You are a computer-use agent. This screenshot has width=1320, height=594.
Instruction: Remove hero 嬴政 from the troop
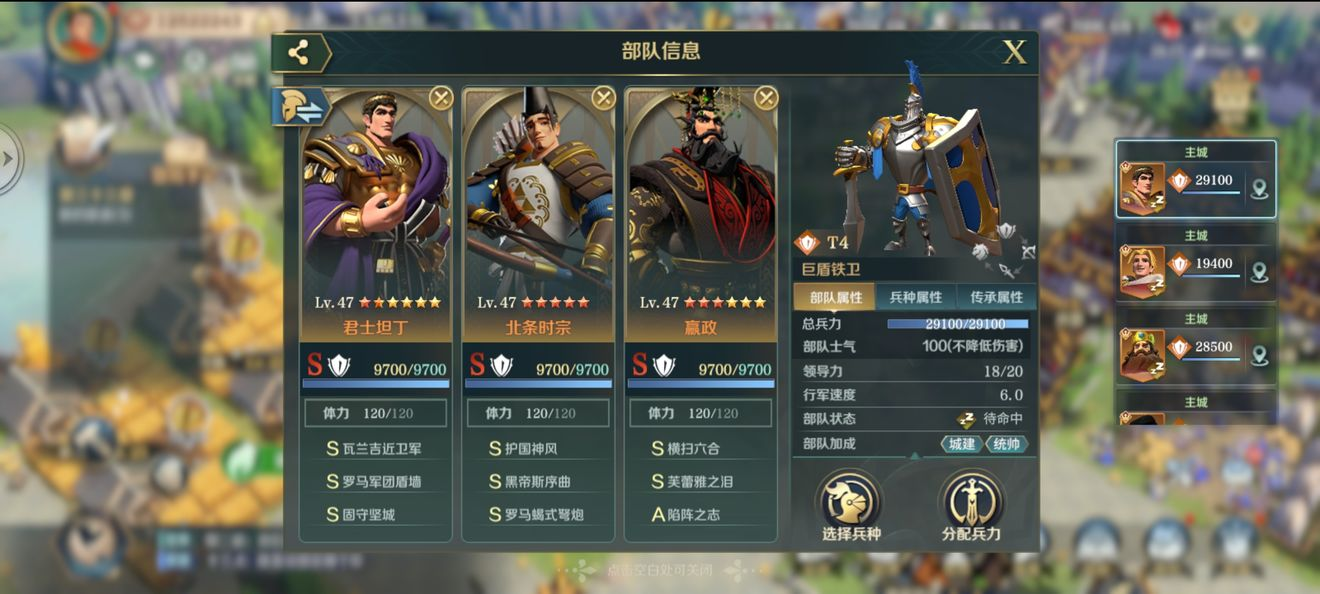pyautogui.click(x=765, y=97)
